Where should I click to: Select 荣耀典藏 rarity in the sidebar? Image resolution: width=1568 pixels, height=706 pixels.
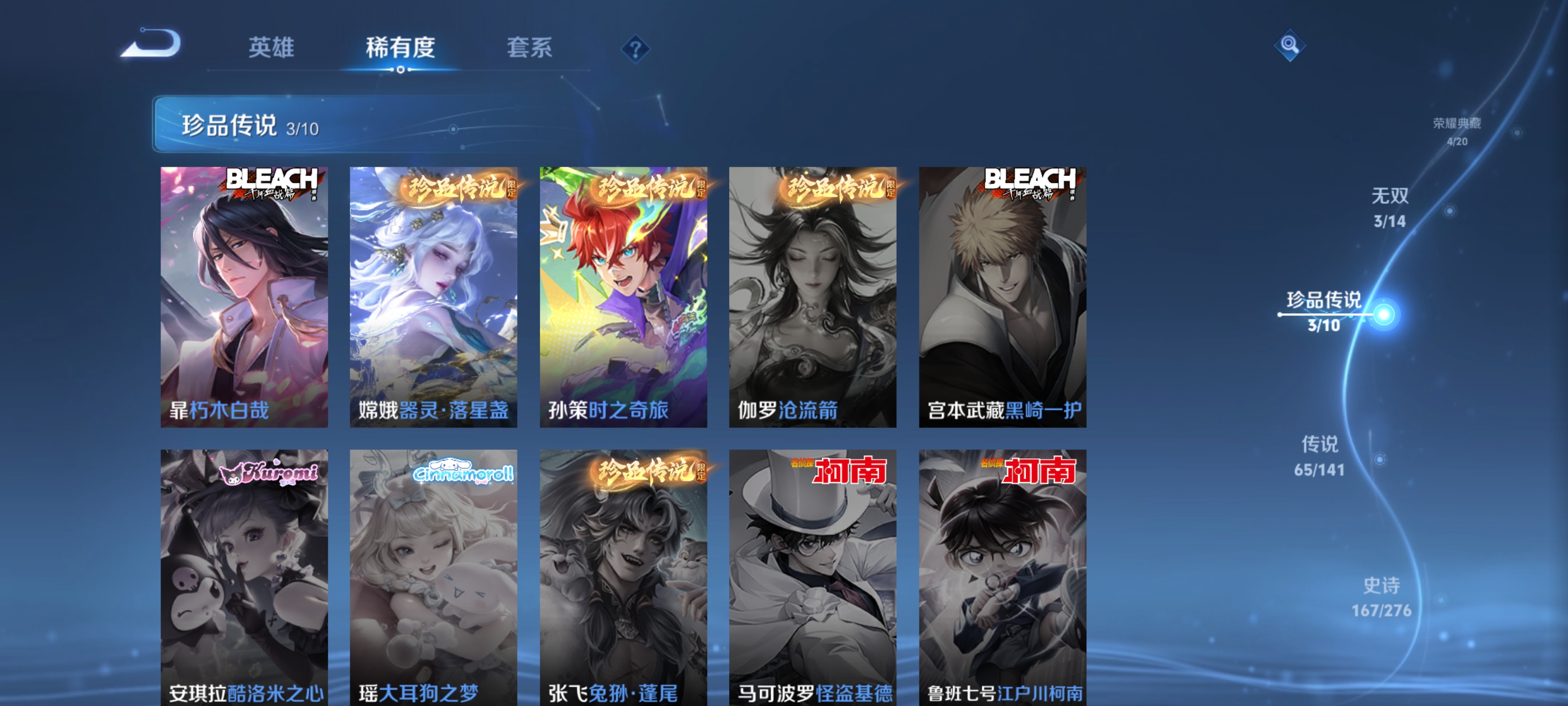point(1458,128)
